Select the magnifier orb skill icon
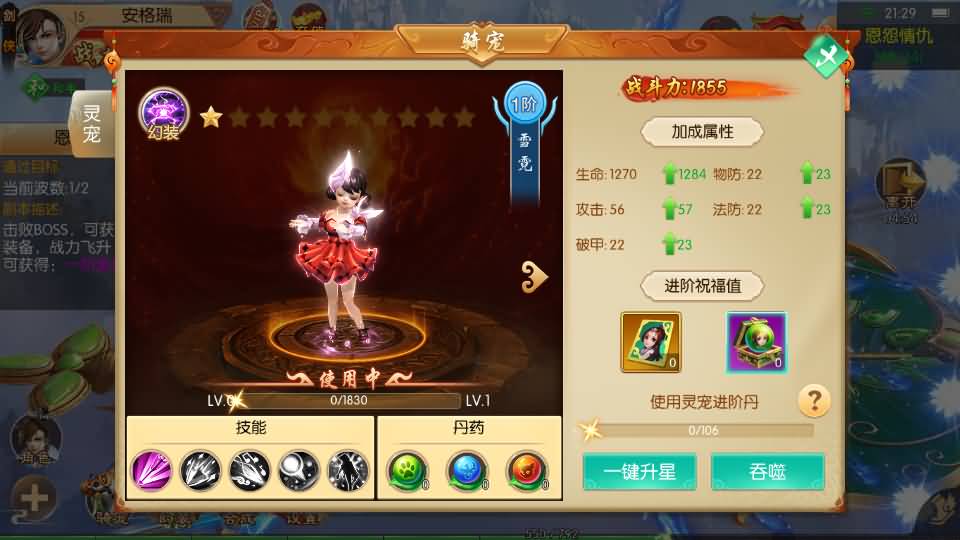Screen dimensions: 960x540 tap(299, 470)
